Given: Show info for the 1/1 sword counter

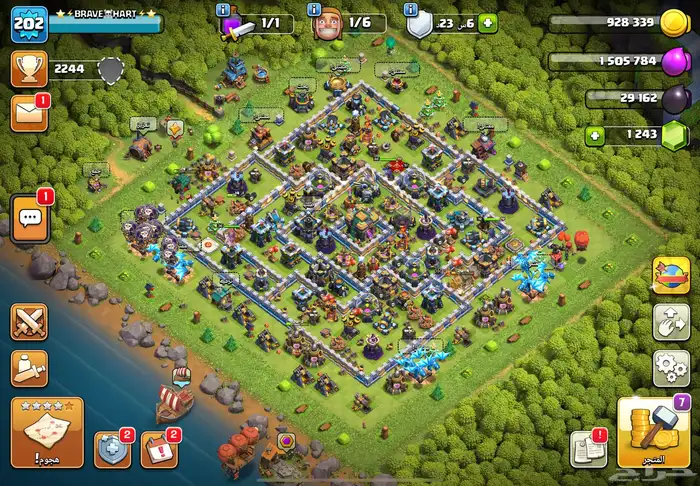Looking at the screenshot, I should [223, 8].
